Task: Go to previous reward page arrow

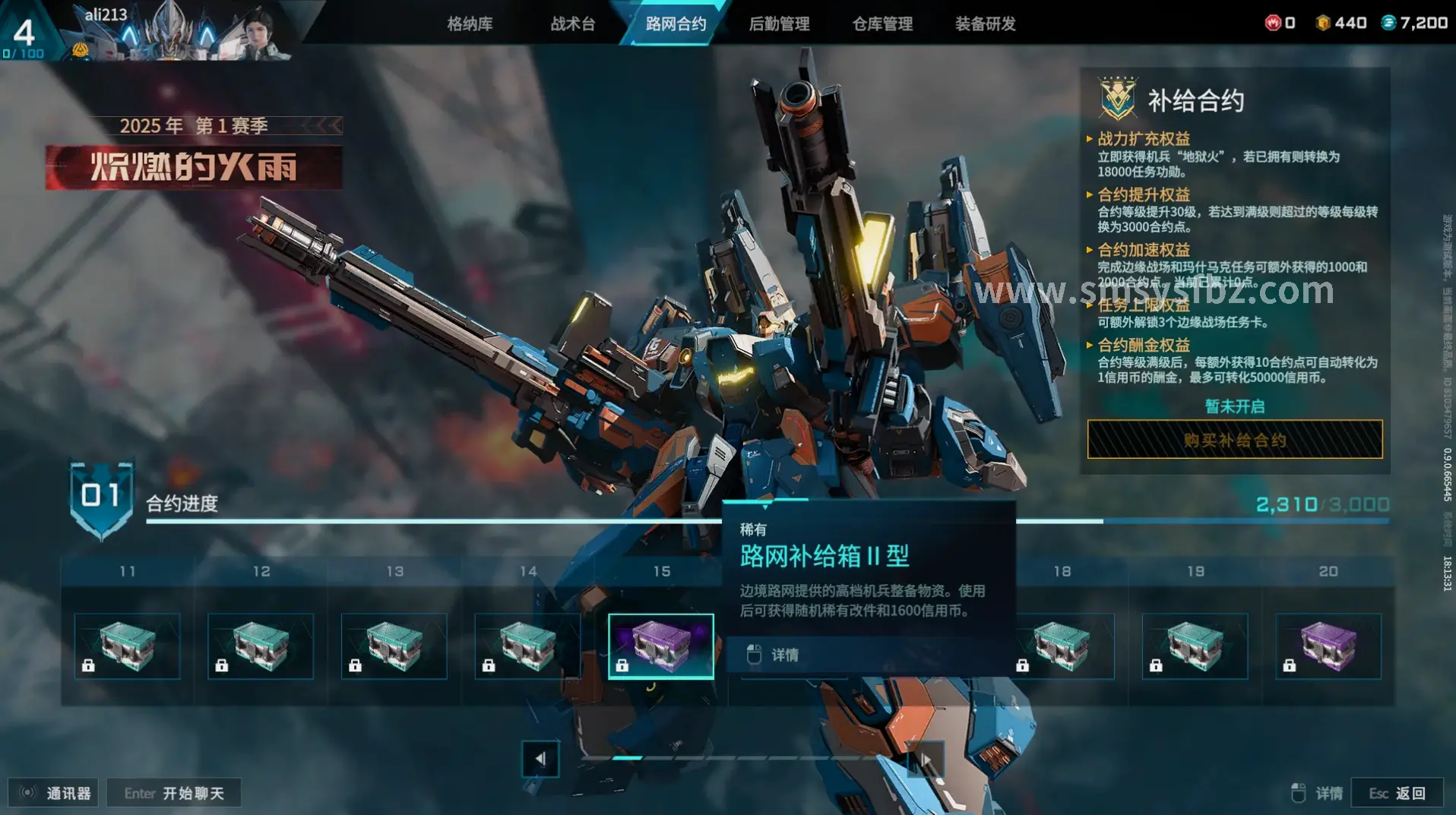Action: (540, 758)
